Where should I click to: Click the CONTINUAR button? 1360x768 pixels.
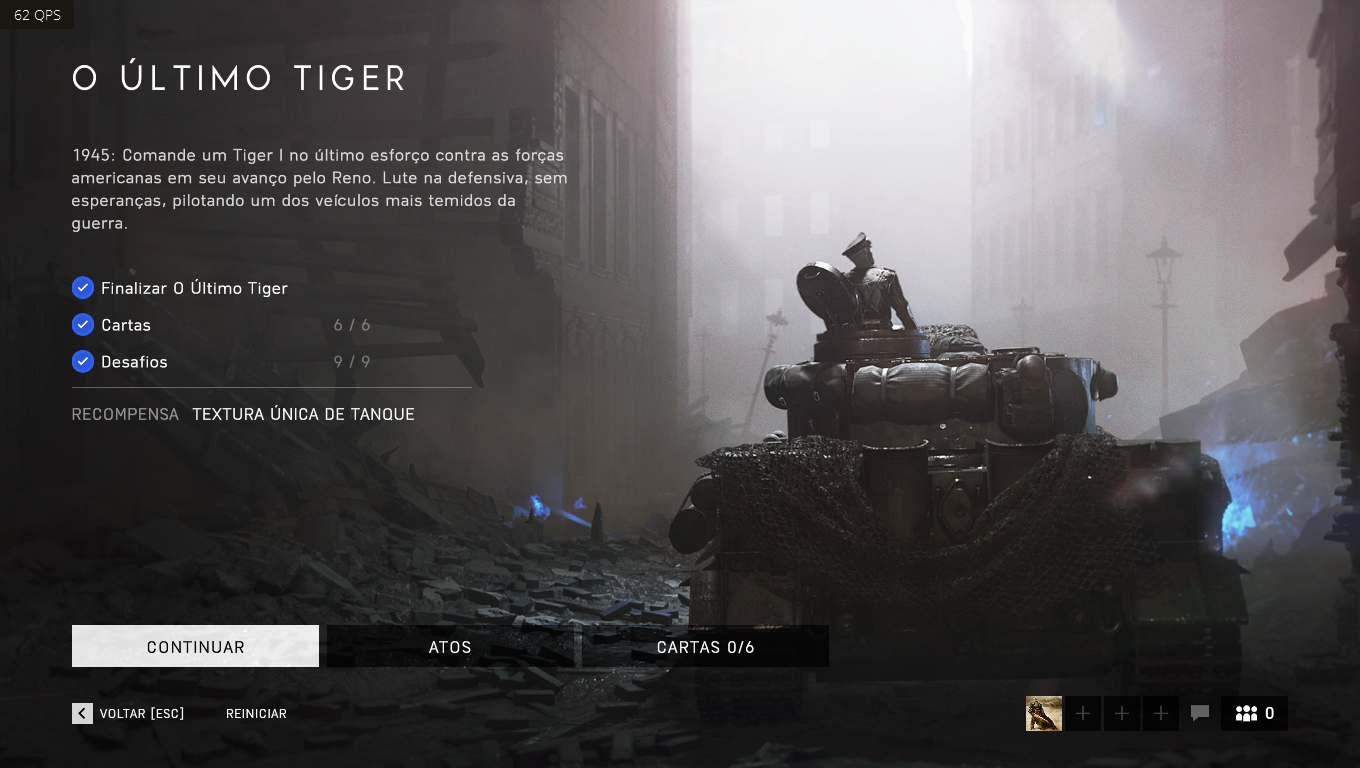point(195,647)
